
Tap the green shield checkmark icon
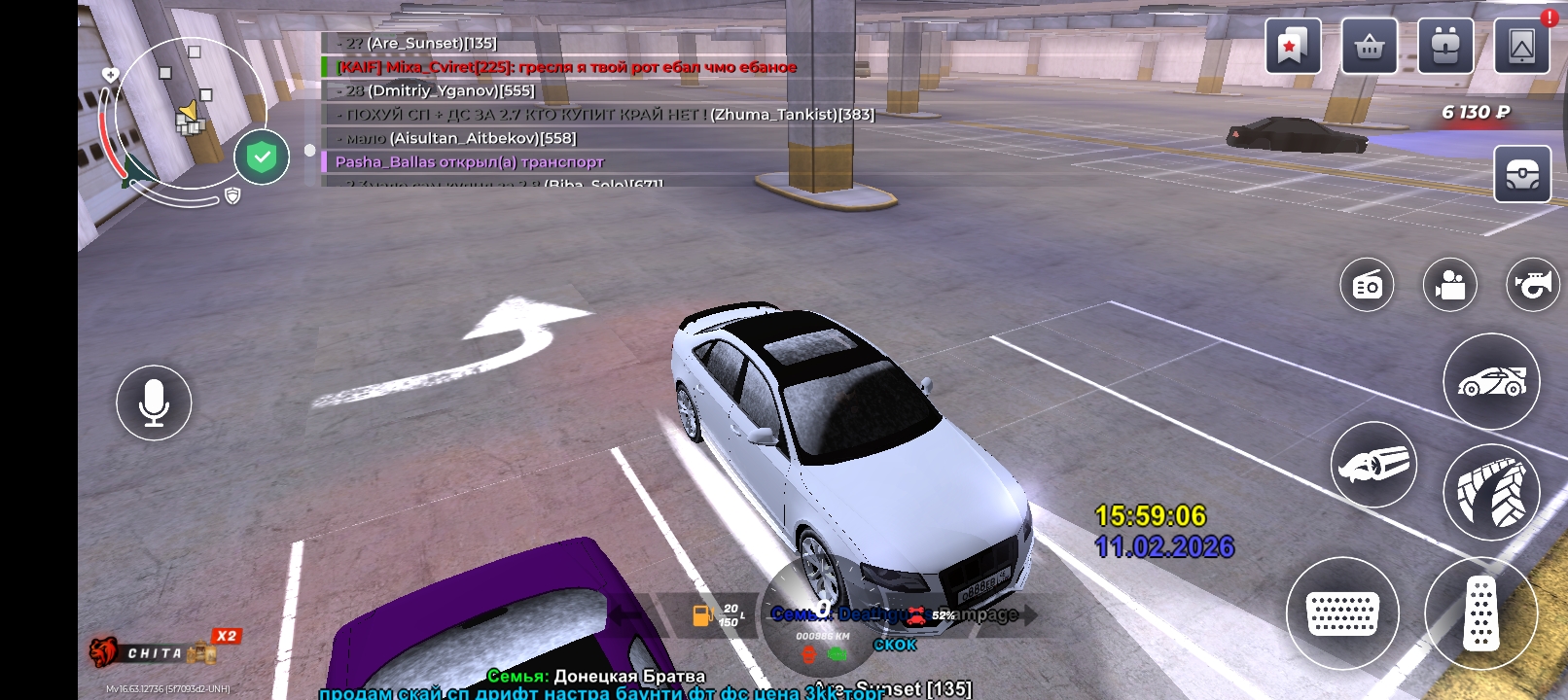tap(262, 157)
